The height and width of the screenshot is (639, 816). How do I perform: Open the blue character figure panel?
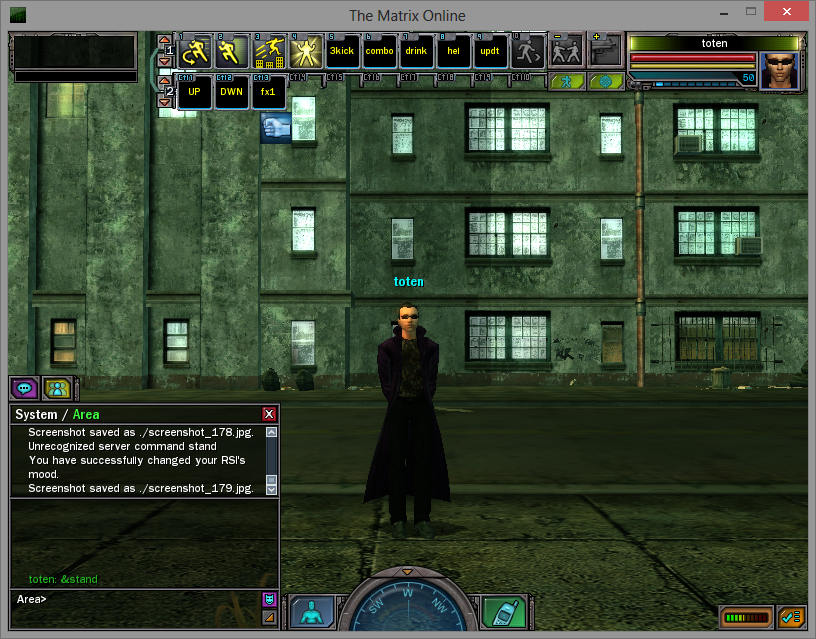coord(313,612)
